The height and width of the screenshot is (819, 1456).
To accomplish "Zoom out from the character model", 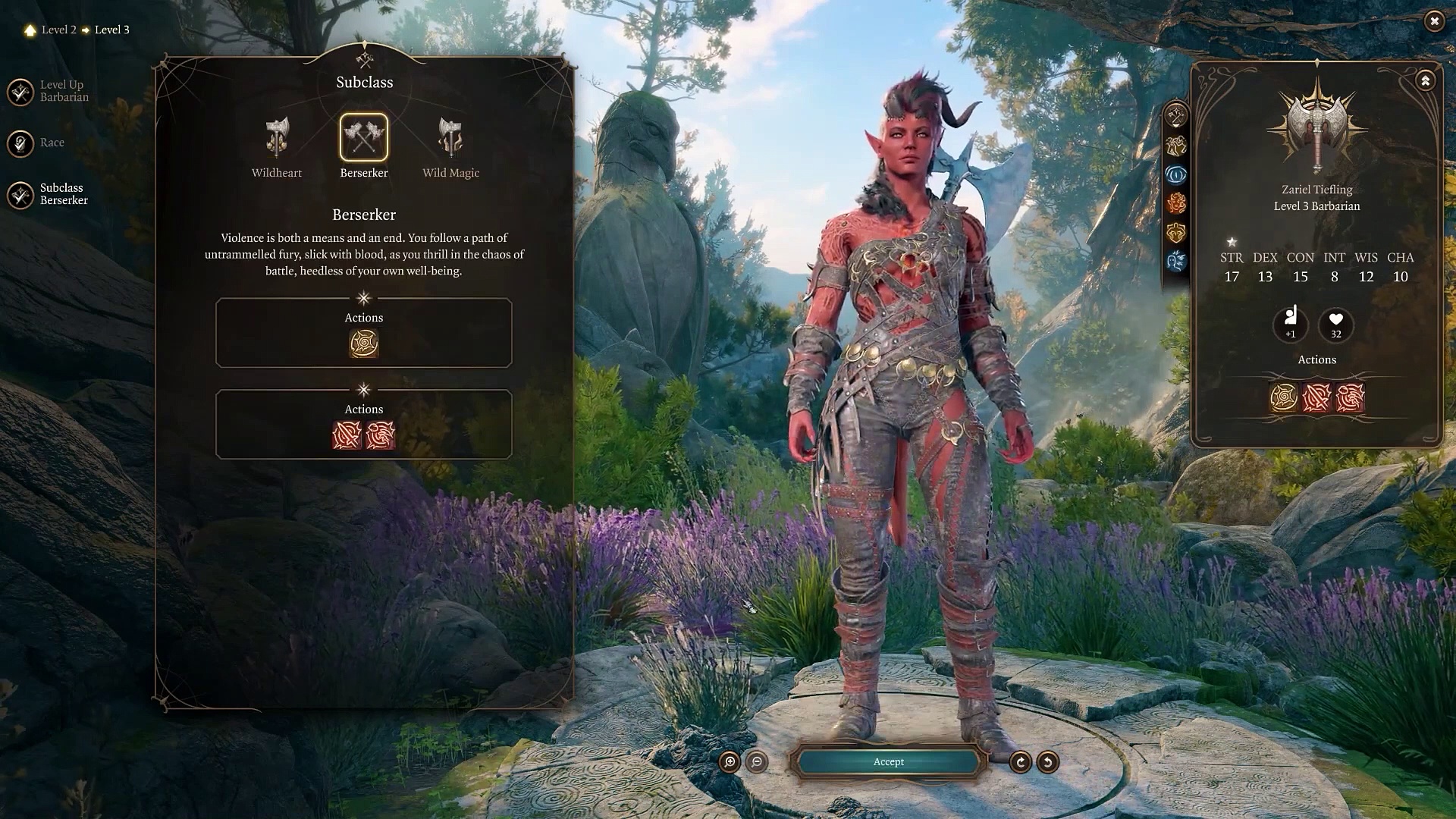I will 757,762.
